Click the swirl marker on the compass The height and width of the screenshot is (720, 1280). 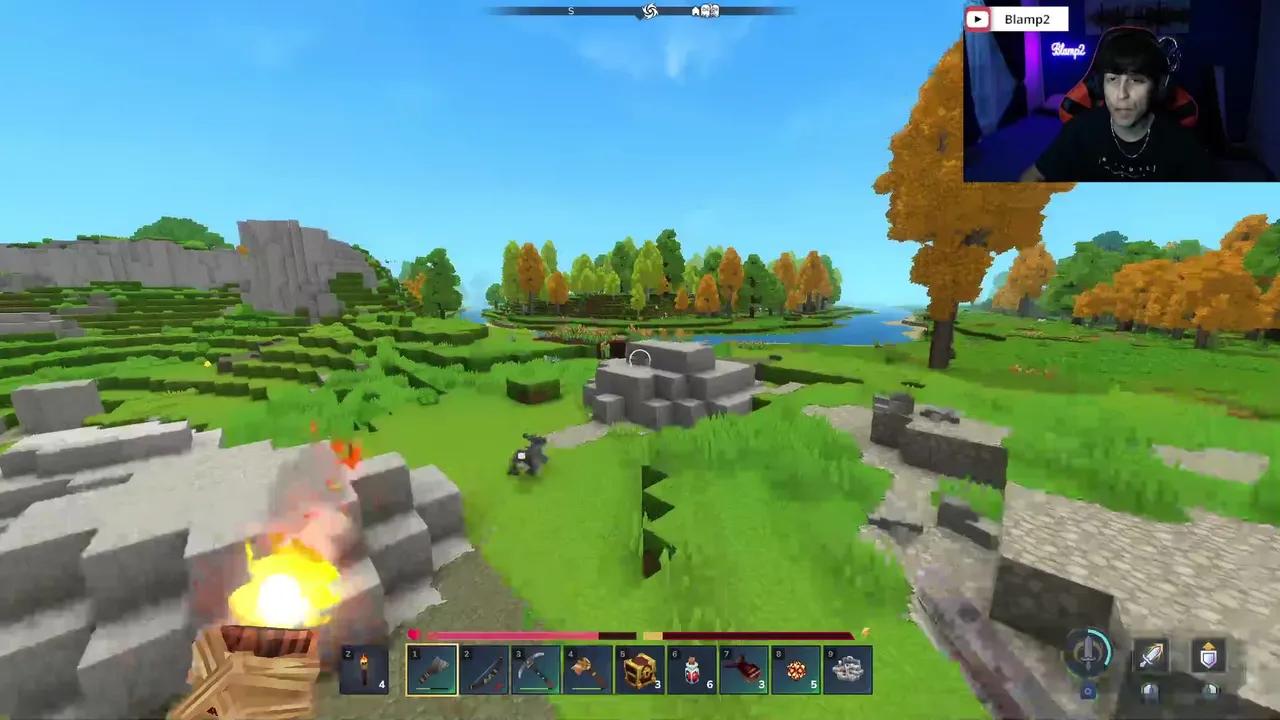point(649,11)
